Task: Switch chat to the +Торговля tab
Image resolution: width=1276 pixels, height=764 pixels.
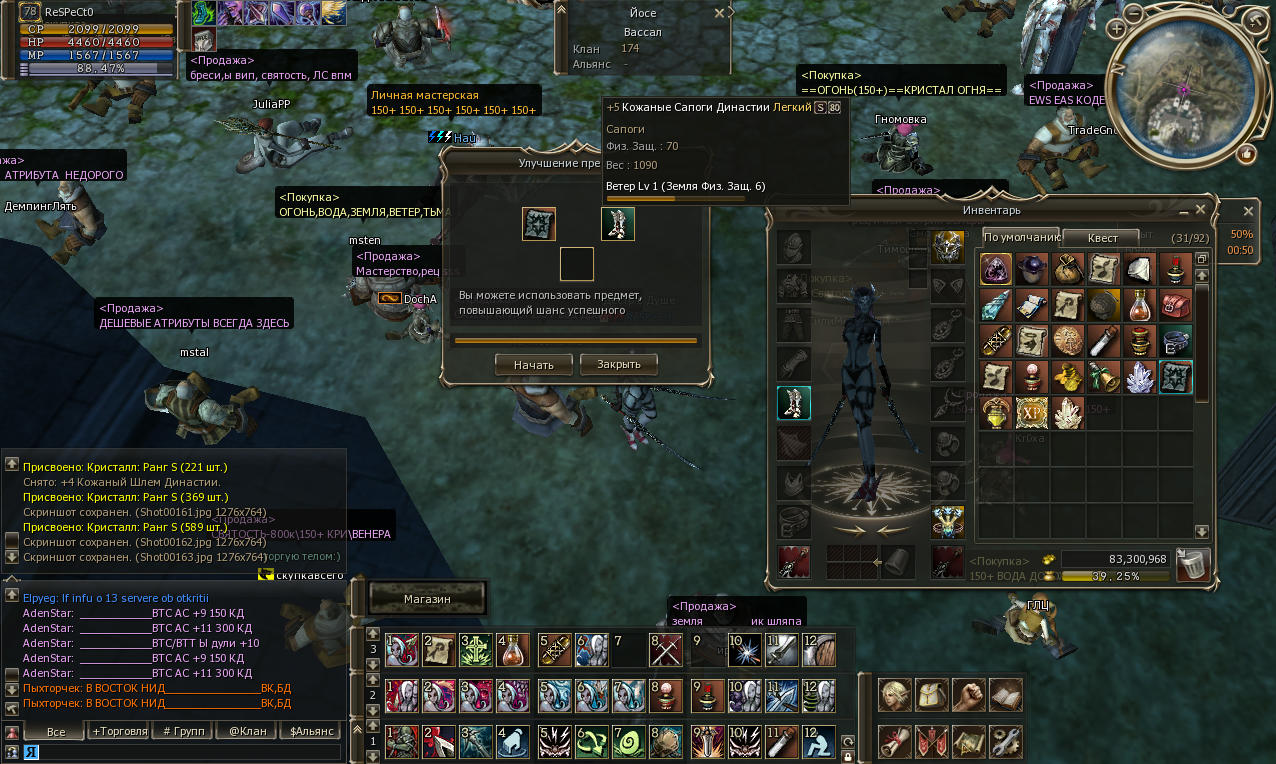Action: click(x=119, y=731)
